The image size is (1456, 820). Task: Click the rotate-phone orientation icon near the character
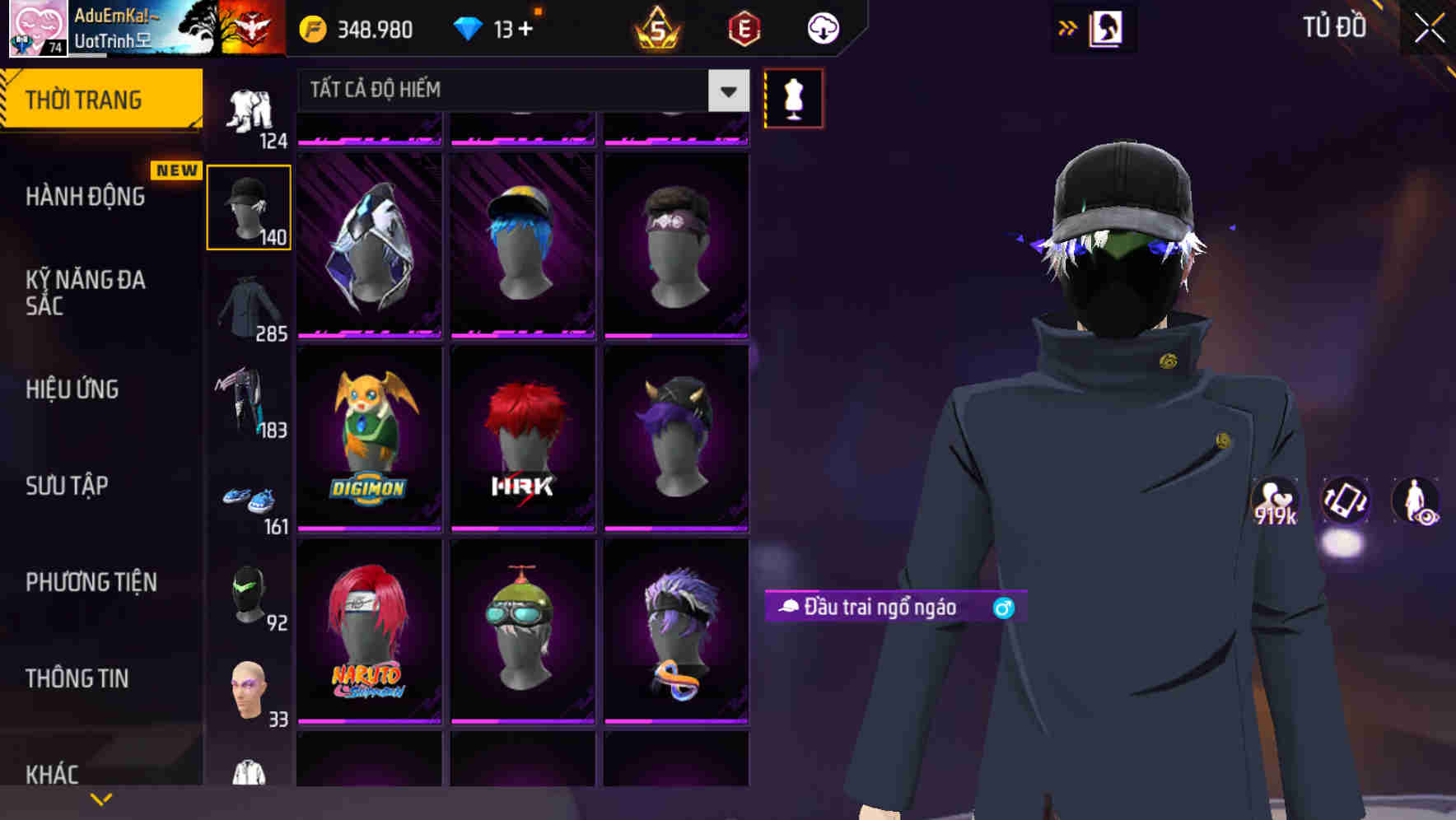click(x=1344, y=502)
